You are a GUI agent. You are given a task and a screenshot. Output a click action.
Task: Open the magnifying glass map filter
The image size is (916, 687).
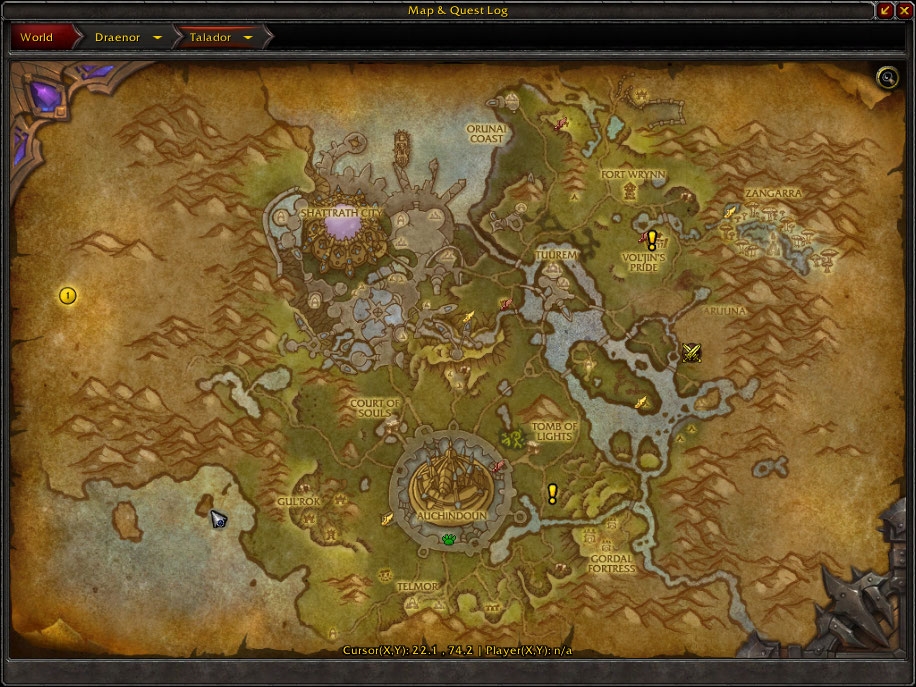click(886, 77)
